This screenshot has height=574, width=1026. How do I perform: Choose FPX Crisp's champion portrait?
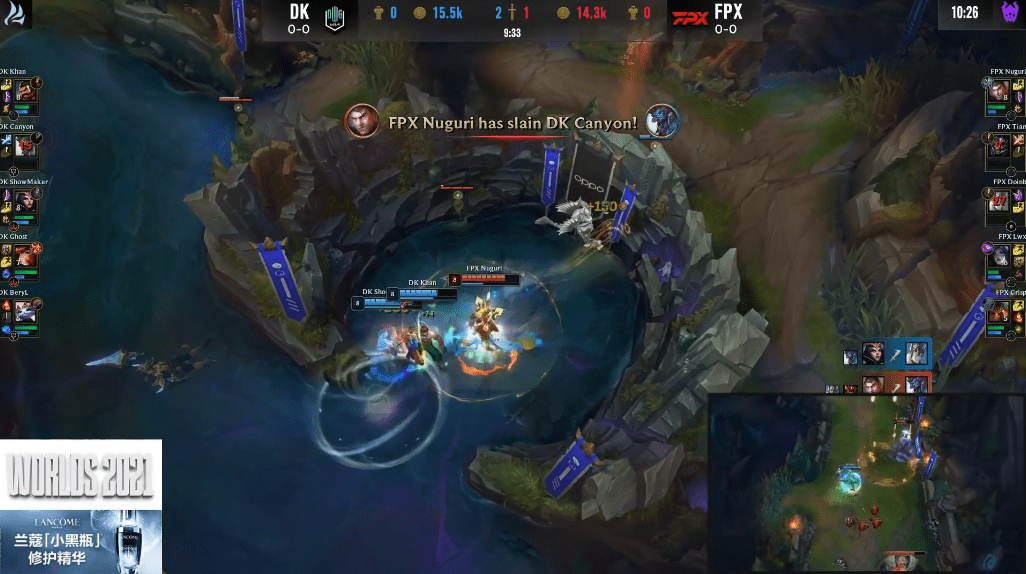(x=999, y=313)
